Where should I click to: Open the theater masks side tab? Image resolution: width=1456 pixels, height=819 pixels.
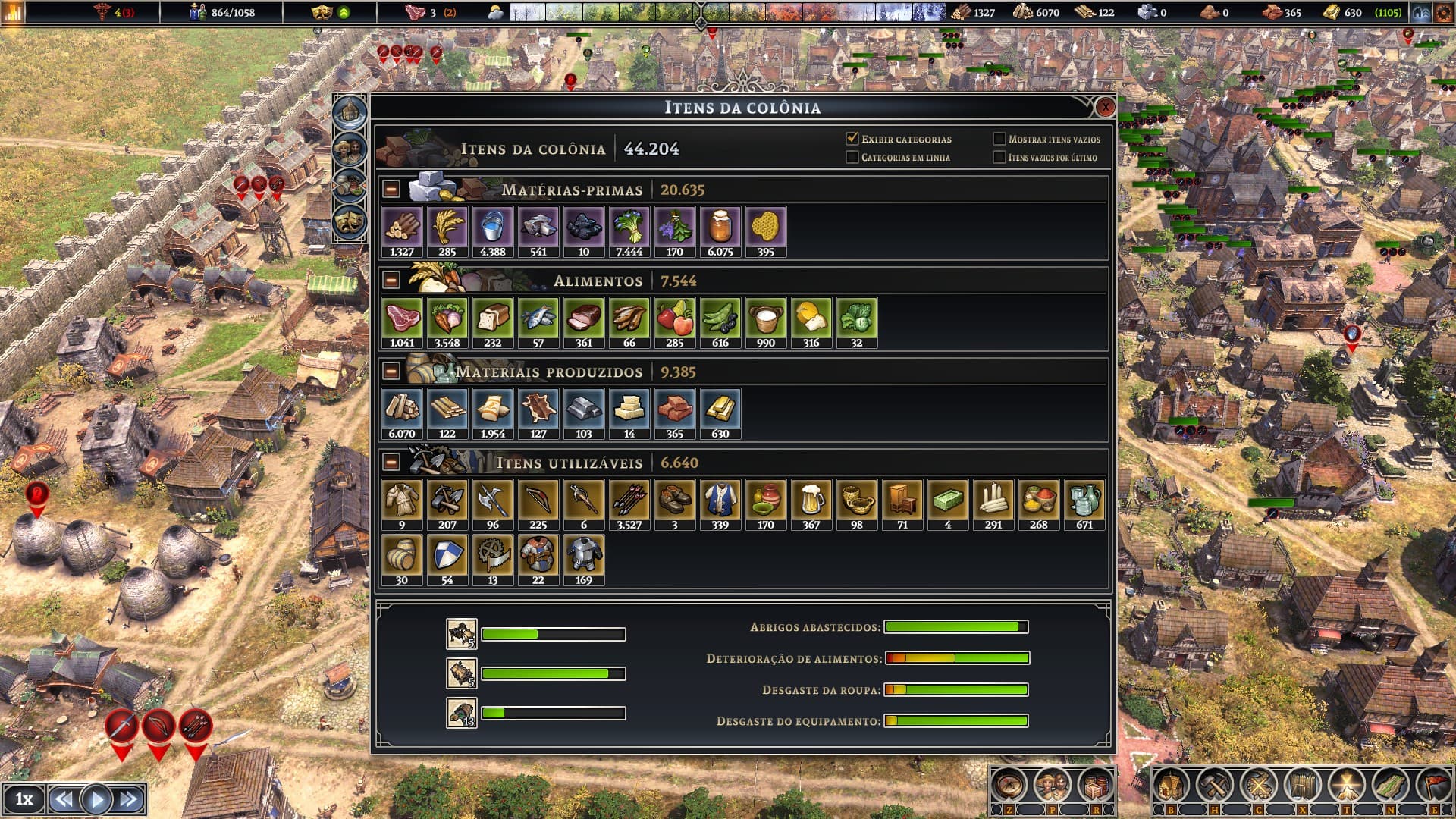350,222
